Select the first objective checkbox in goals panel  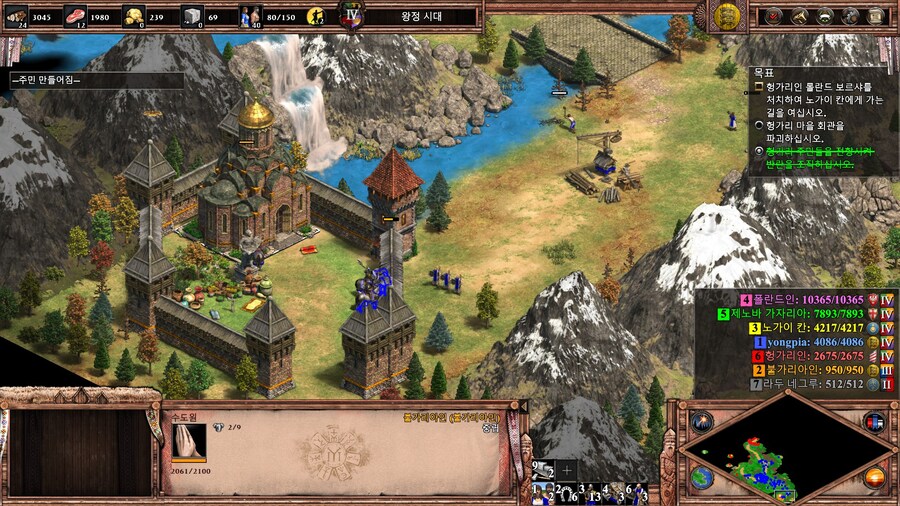759,88
